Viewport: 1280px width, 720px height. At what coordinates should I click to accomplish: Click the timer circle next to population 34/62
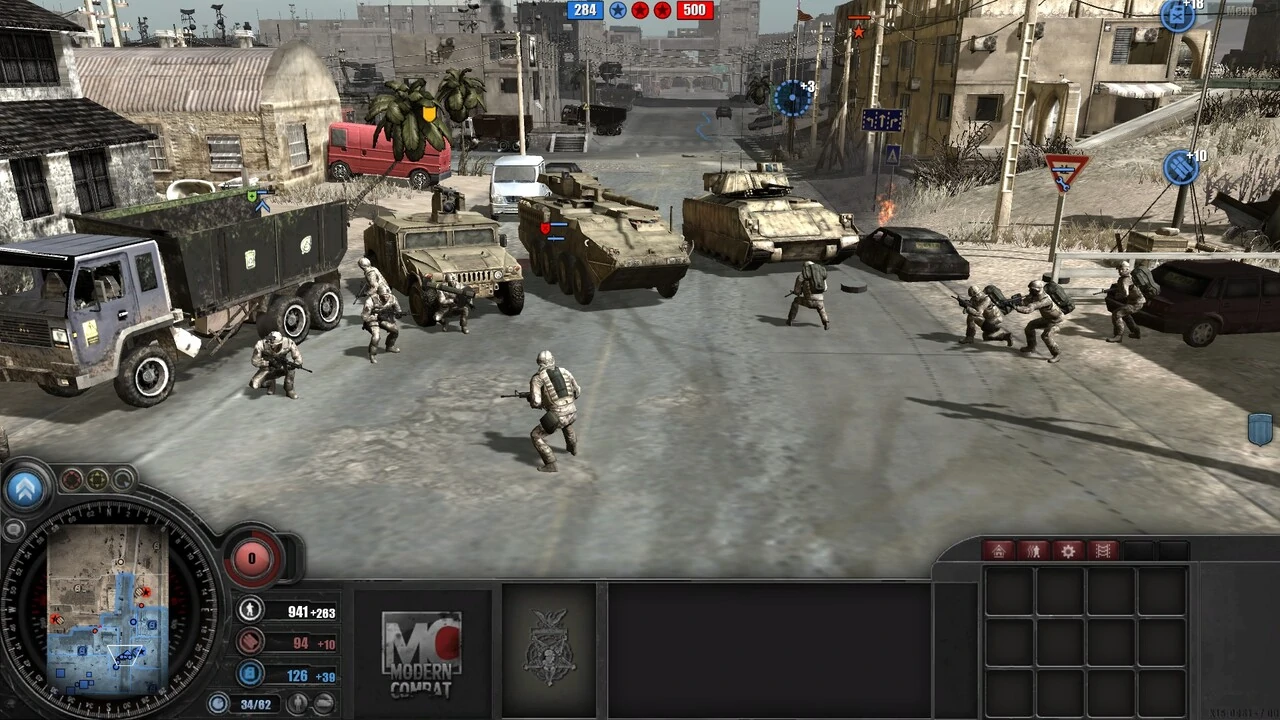[218, 702]
